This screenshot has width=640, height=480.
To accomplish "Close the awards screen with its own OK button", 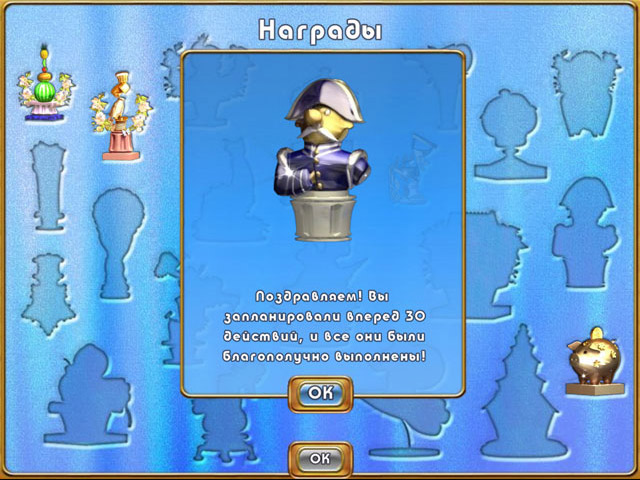I will tap(320, 458).
